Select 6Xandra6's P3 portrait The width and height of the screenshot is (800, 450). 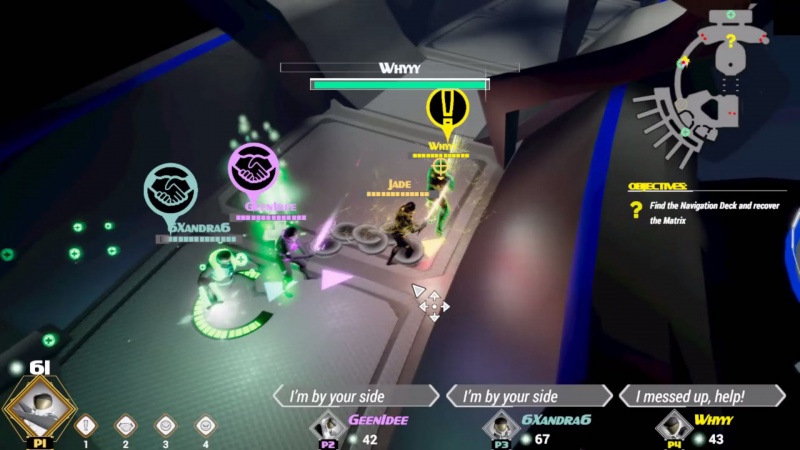(503, 427)
